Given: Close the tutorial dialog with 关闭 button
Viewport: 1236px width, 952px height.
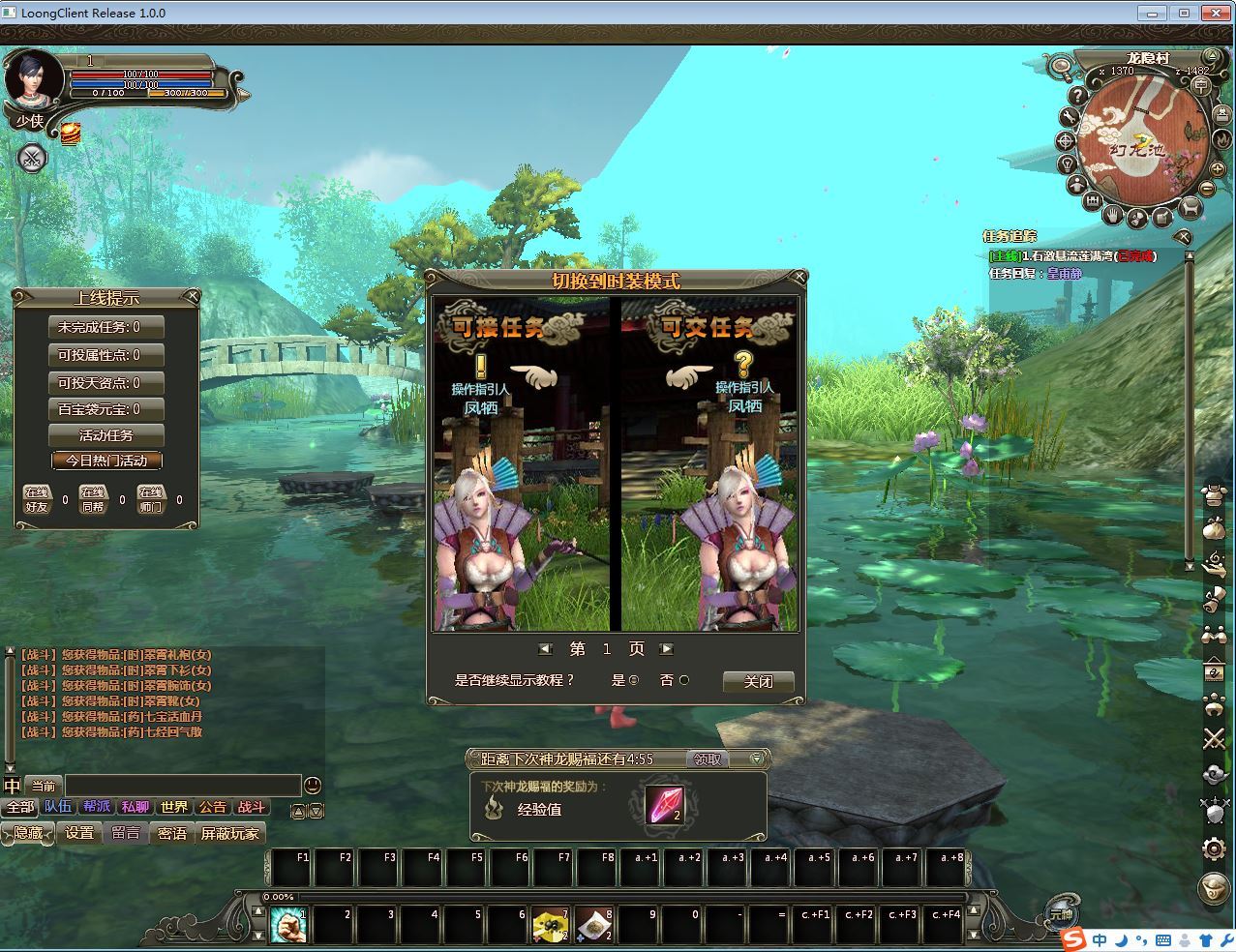Looking at the screenshot, I should 758,681.
